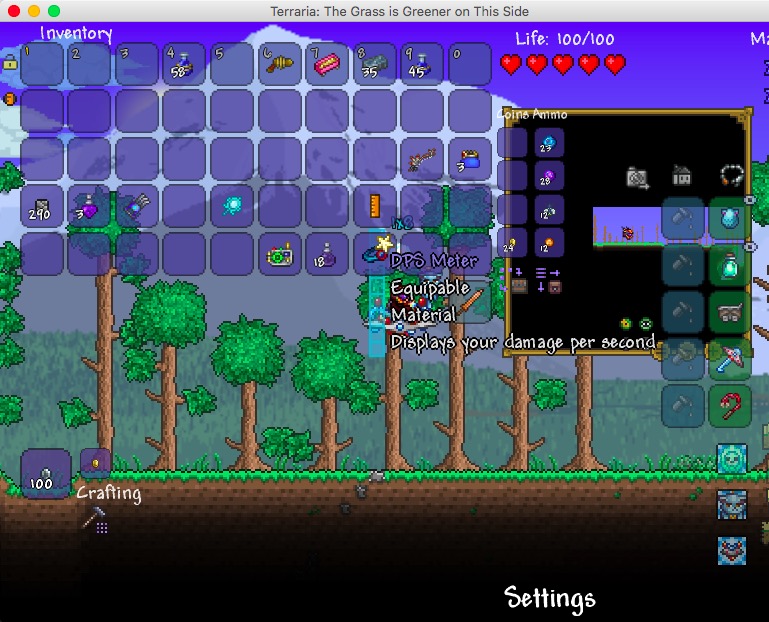Toggle the hotbar lock padlock
The height and width of the screenshot is (622, 769).
coord(10,63)
